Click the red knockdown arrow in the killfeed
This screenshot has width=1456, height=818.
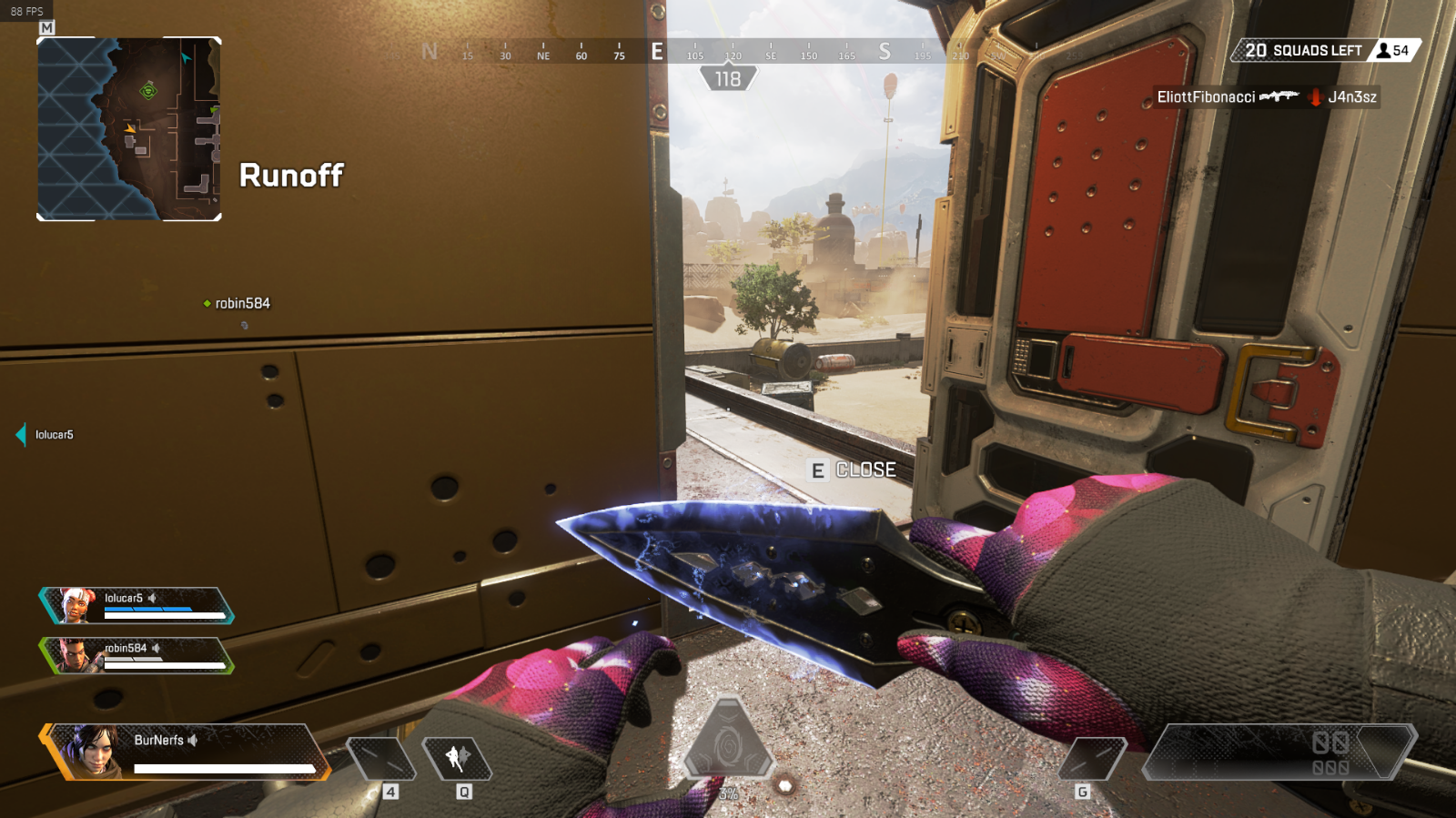coord(1314,96)
